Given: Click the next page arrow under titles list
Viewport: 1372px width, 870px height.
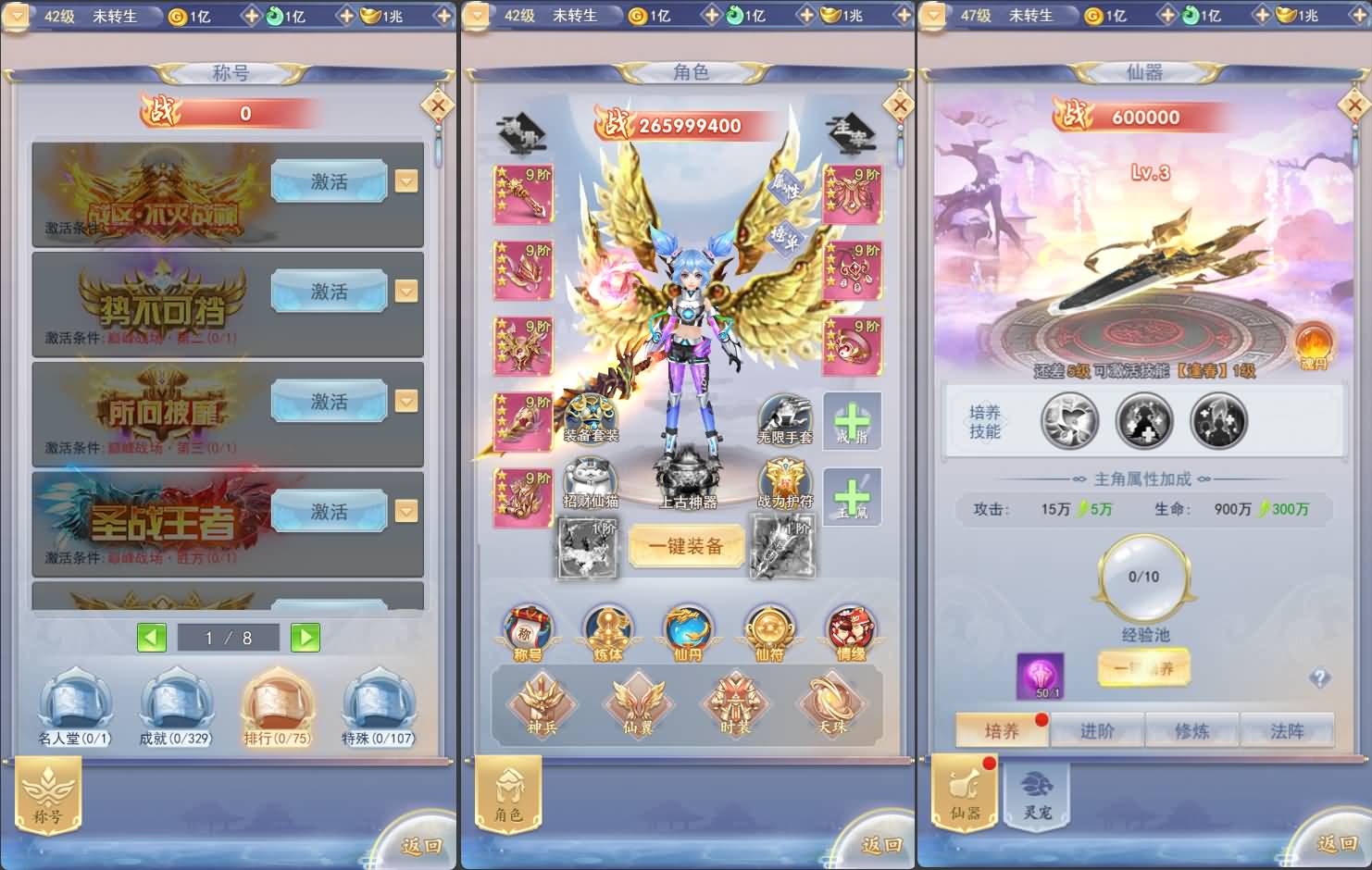Looking at the screenshot, I should click(x=306, y=637).
